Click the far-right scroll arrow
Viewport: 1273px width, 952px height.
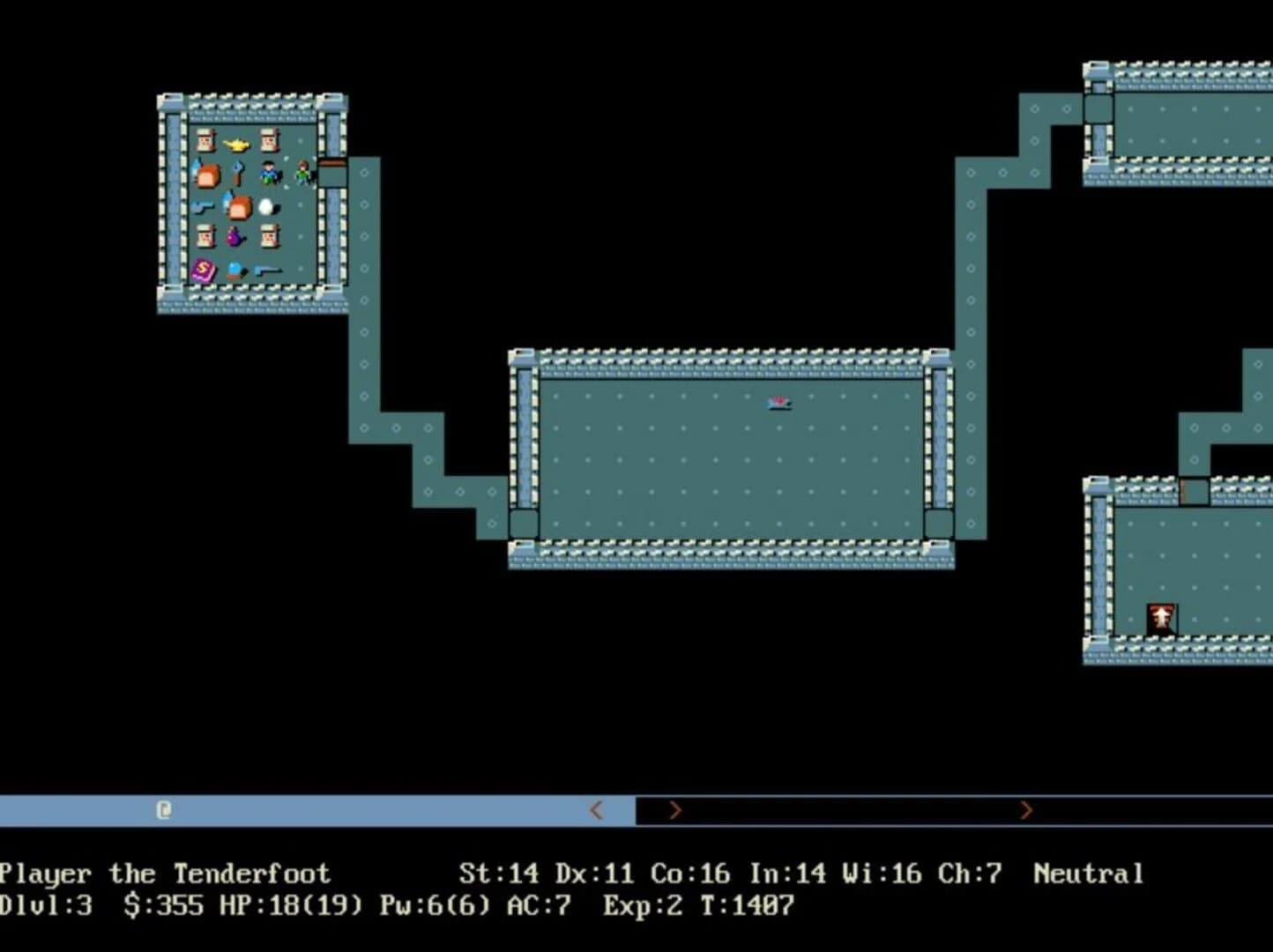point(1027,809)
